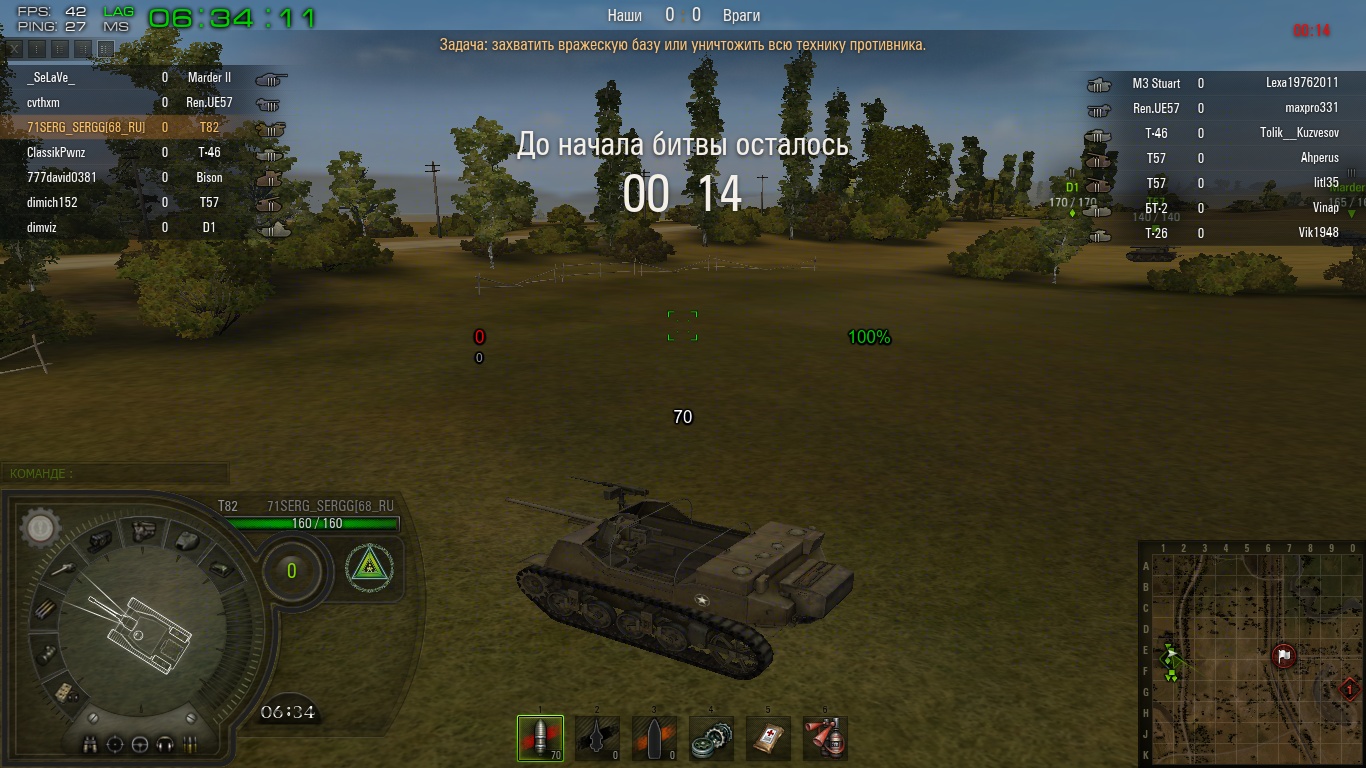
Task: Hide the player list with the X button
Action: click(15, 47)
